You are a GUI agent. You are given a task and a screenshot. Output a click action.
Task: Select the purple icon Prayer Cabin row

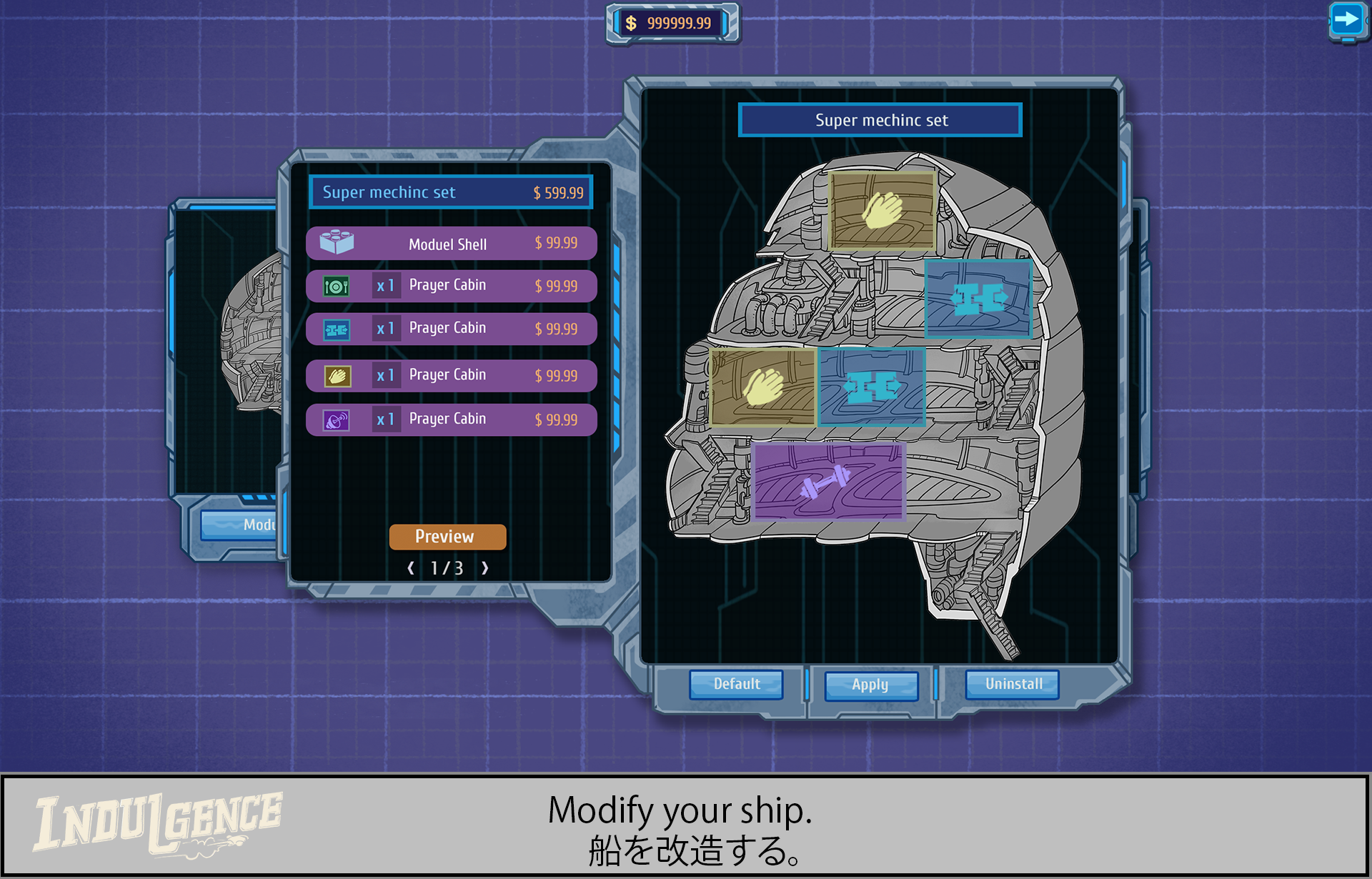pos(451,419)
